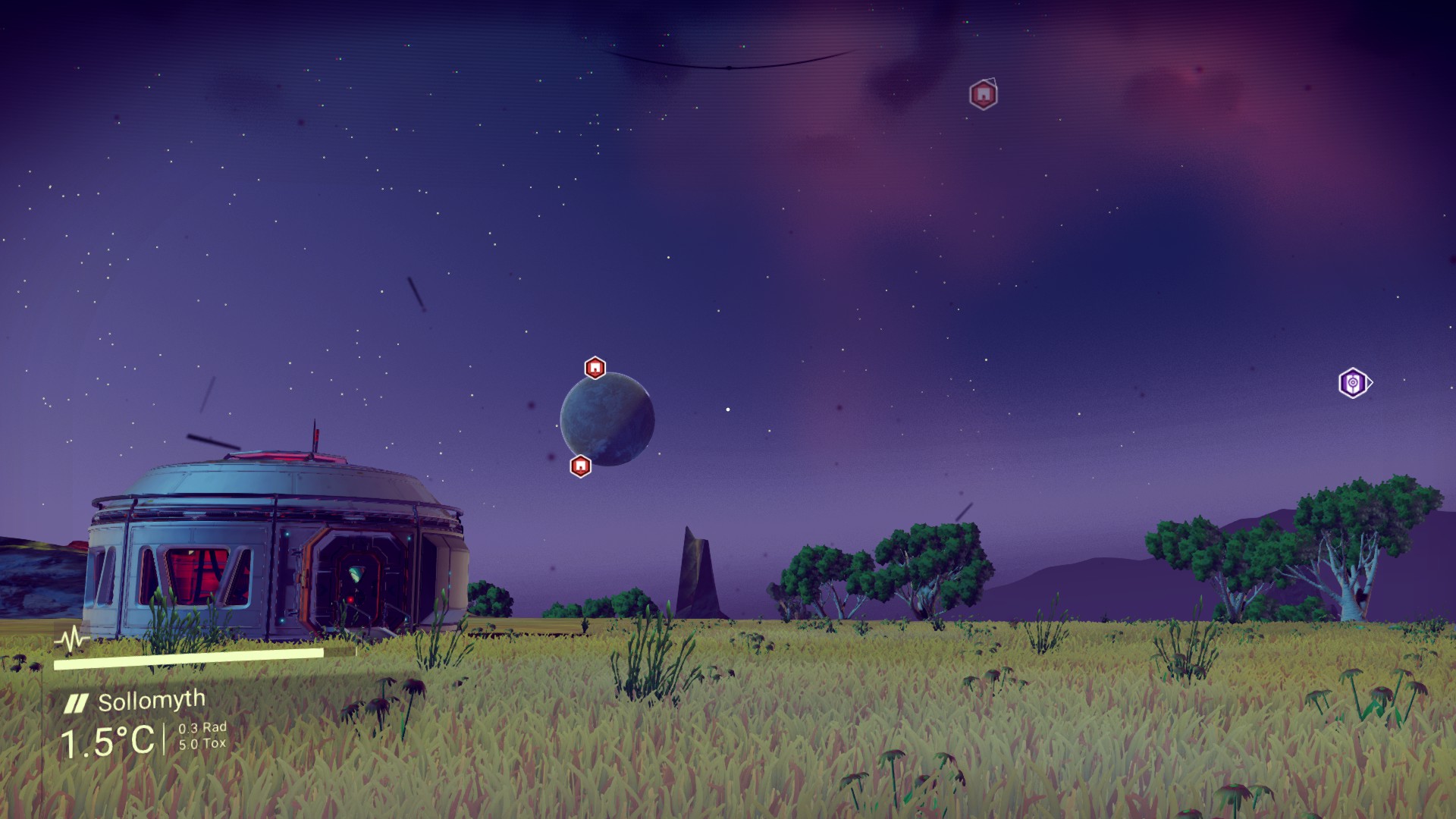Select the faded red shelter marker in the nebula
1456x819 pixels.
[x=983, y=95]
